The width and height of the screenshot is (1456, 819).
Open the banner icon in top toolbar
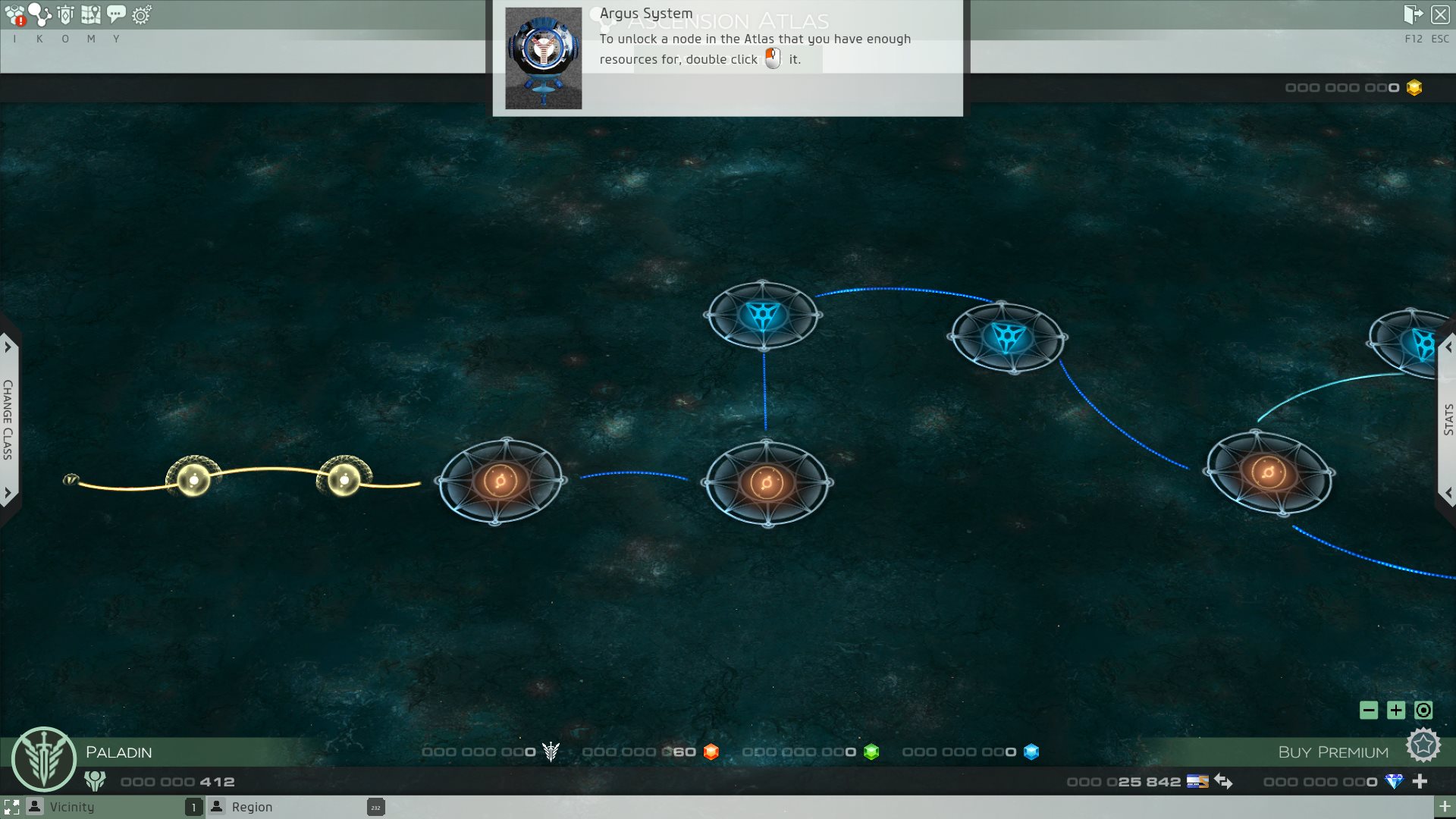(x=66, y=15)
